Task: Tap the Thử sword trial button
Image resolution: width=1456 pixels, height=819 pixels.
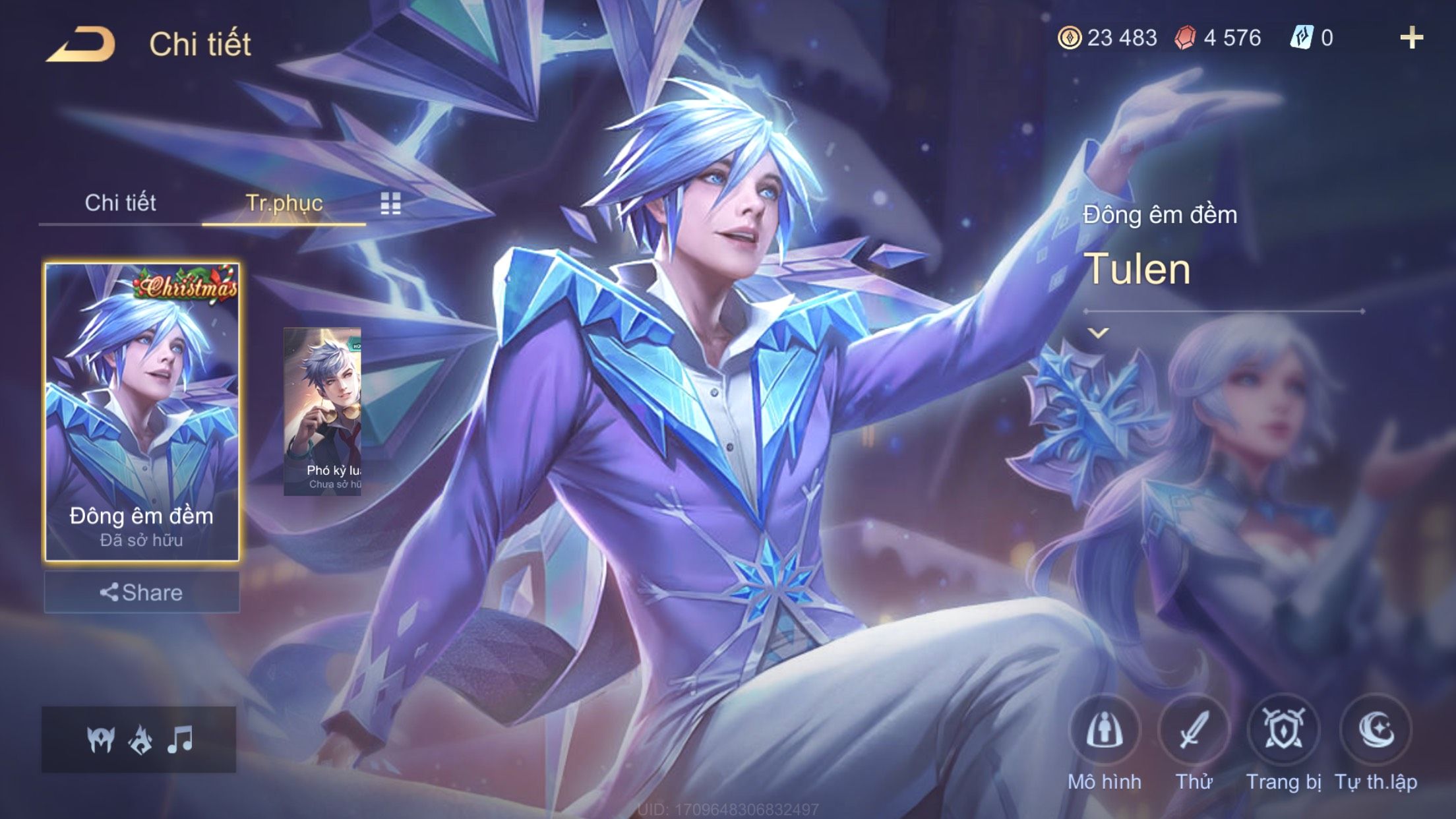Action: pos(1194,731)
